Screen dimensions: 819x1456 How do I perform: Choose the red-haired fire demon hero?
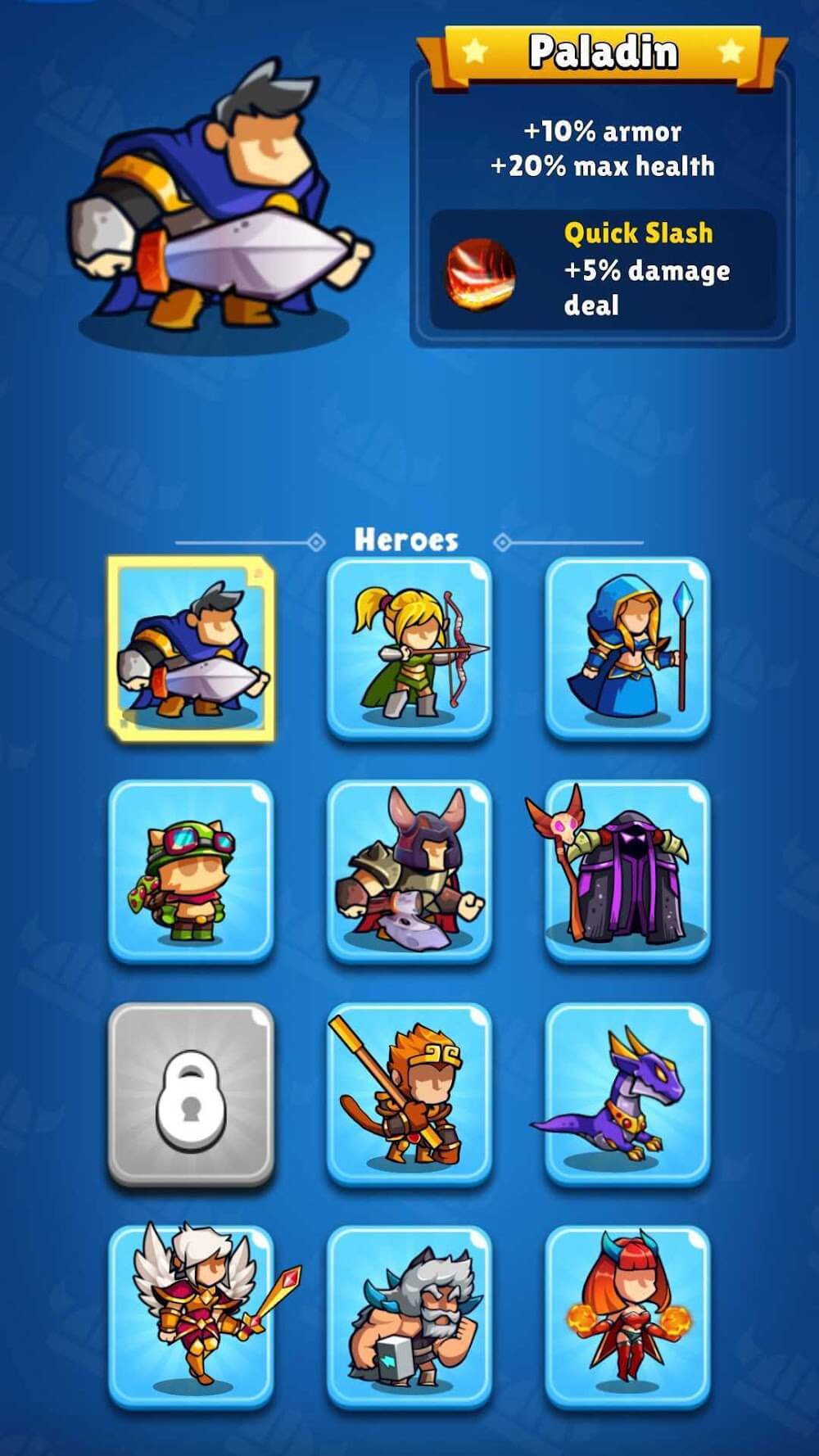[627, 1317]
